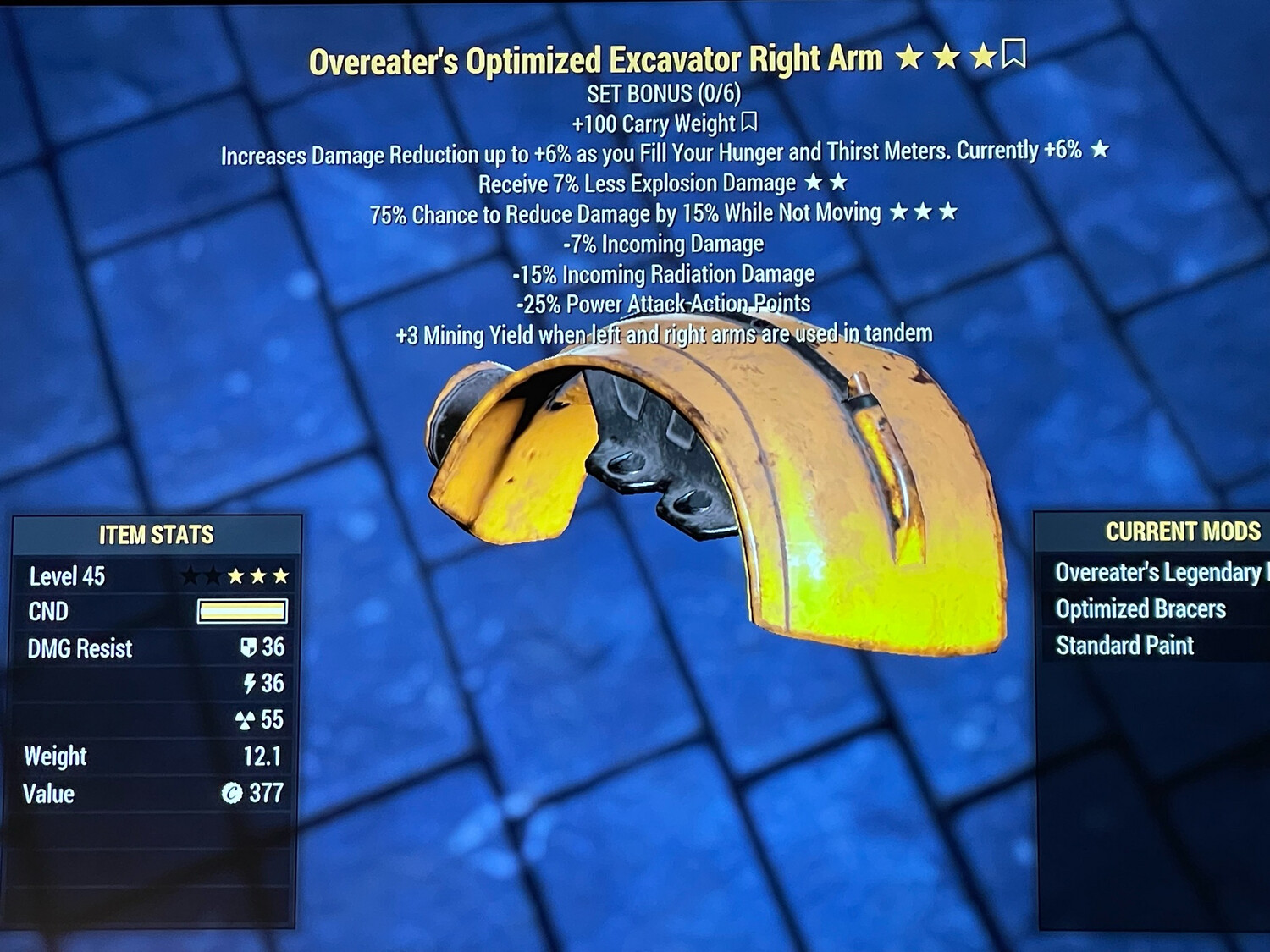The image size is (1270, 952).
Task: Click the bookmark icon beside +100 Carry Weight
Action: pyautogui.click(x=748, y=123)
